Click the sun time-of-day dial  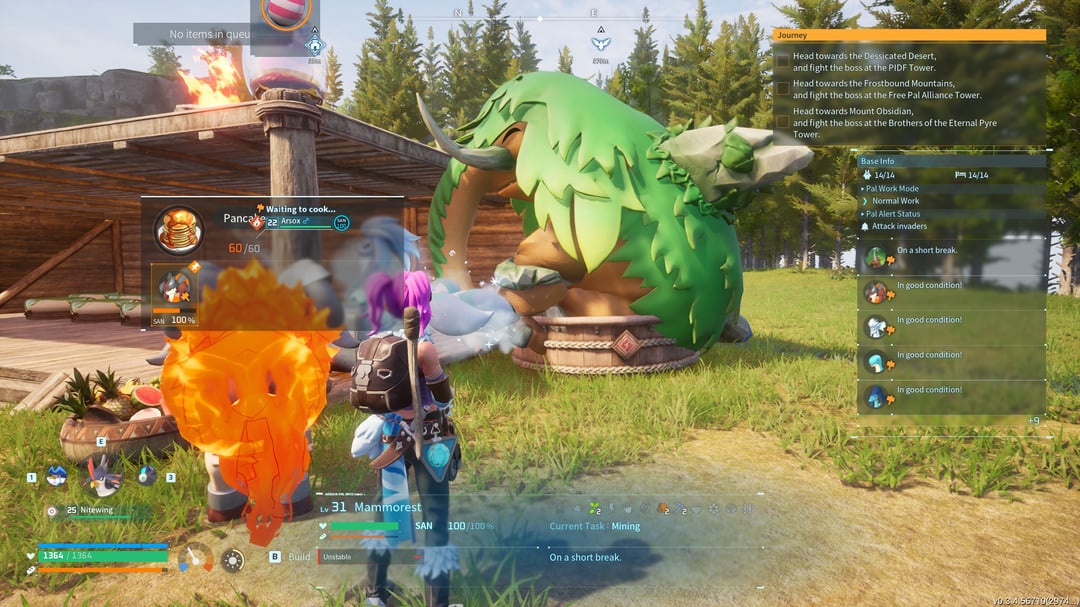[232, 561]
